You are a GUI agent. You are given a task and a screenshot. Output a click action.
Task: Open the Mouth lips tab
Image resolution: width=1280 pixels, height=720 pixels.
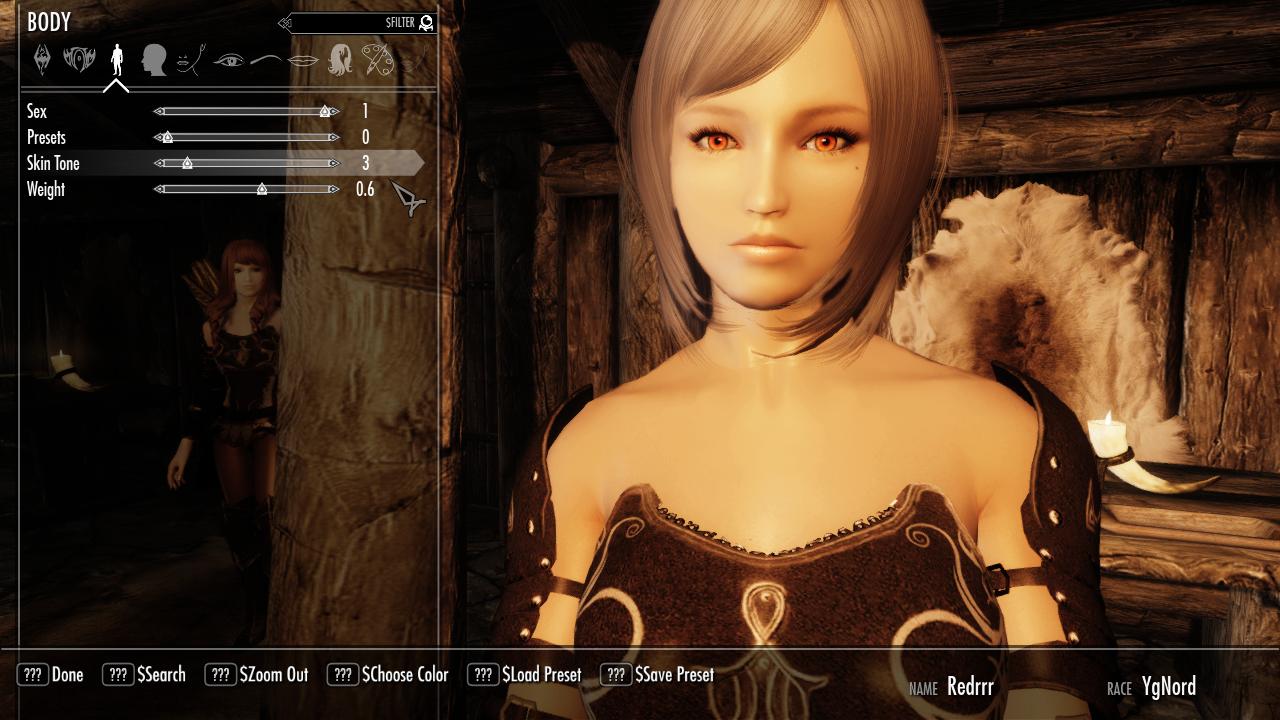pyautogui.click(x=303, y=61)
